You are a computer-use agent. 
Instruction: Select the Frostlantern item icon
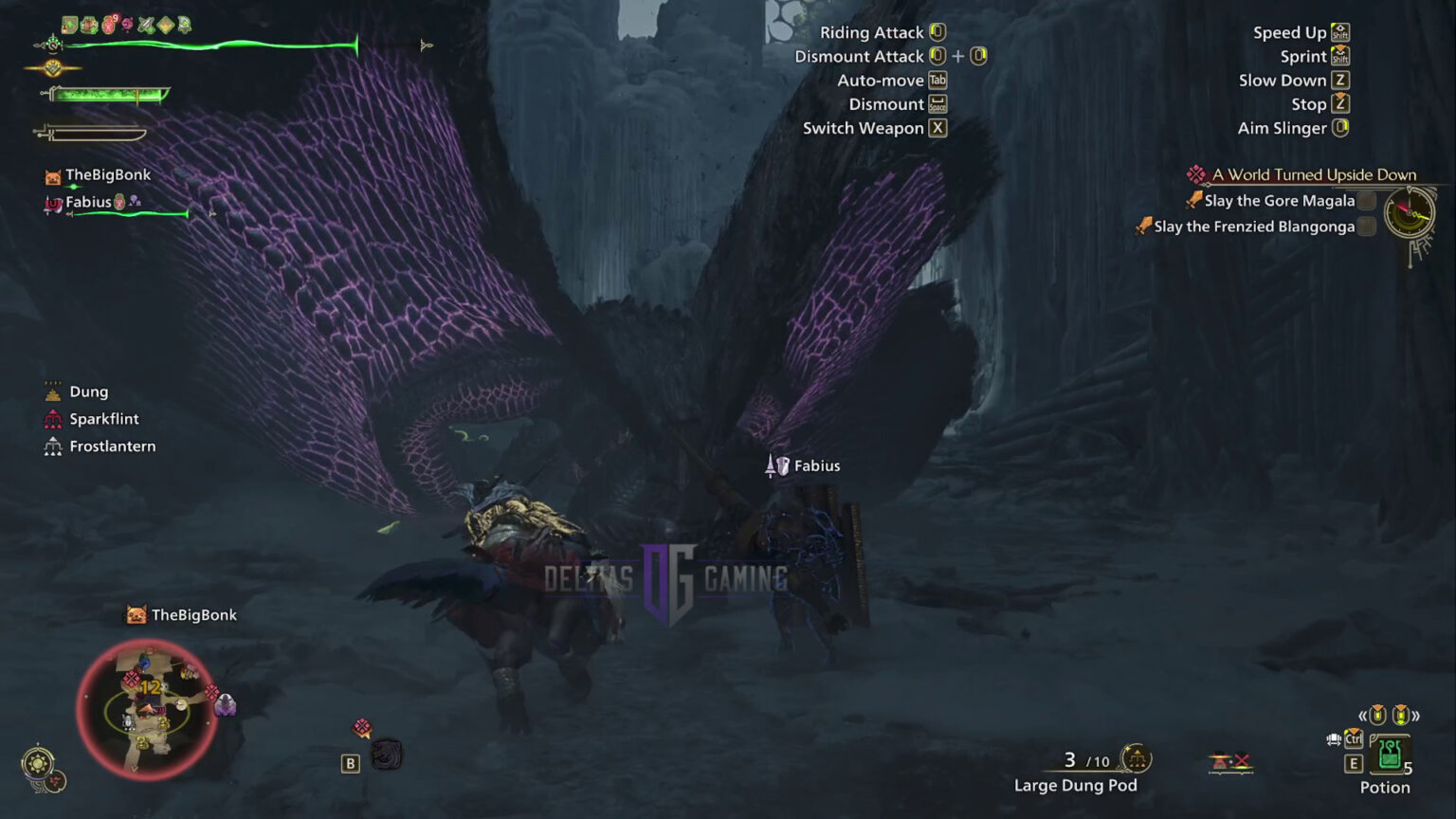[52, 446]
